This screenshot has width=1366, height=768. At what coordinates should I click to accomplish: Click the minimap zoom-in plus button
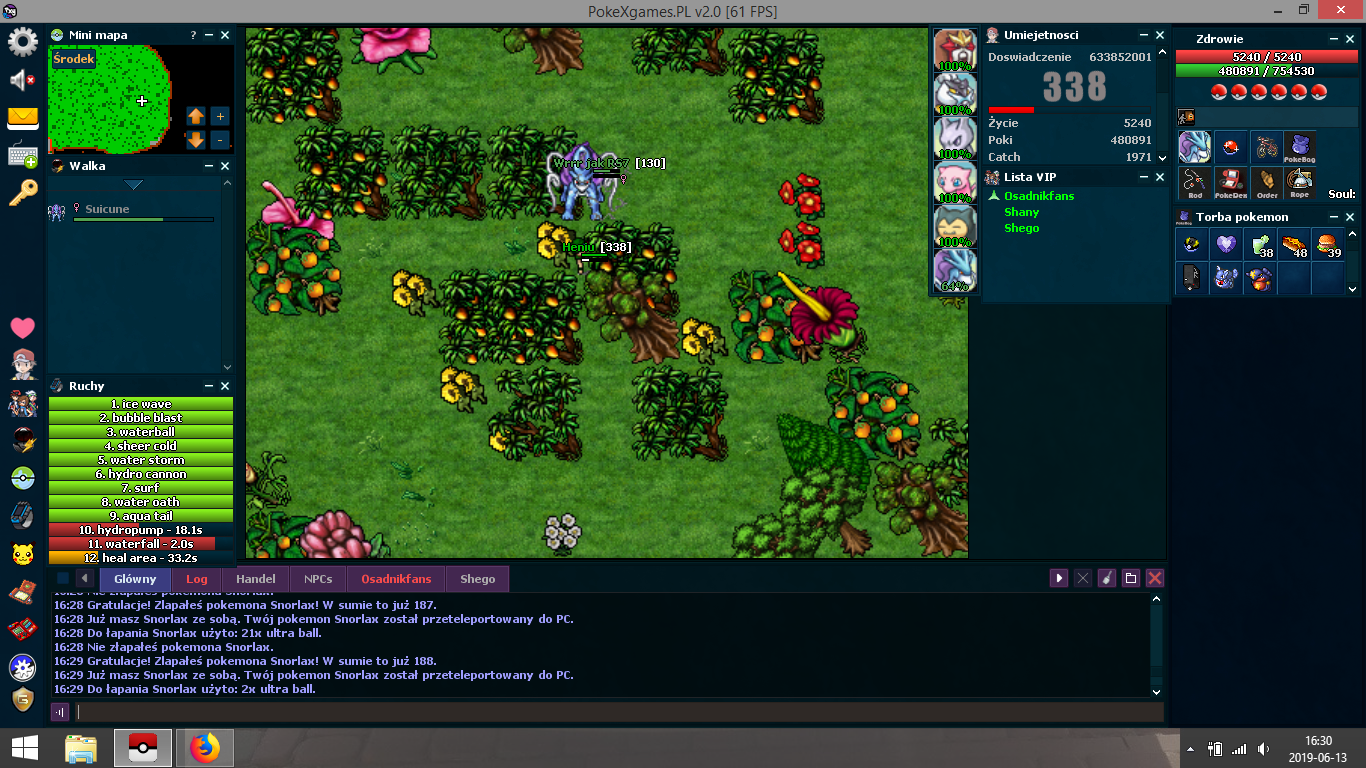tap(220, 116)
